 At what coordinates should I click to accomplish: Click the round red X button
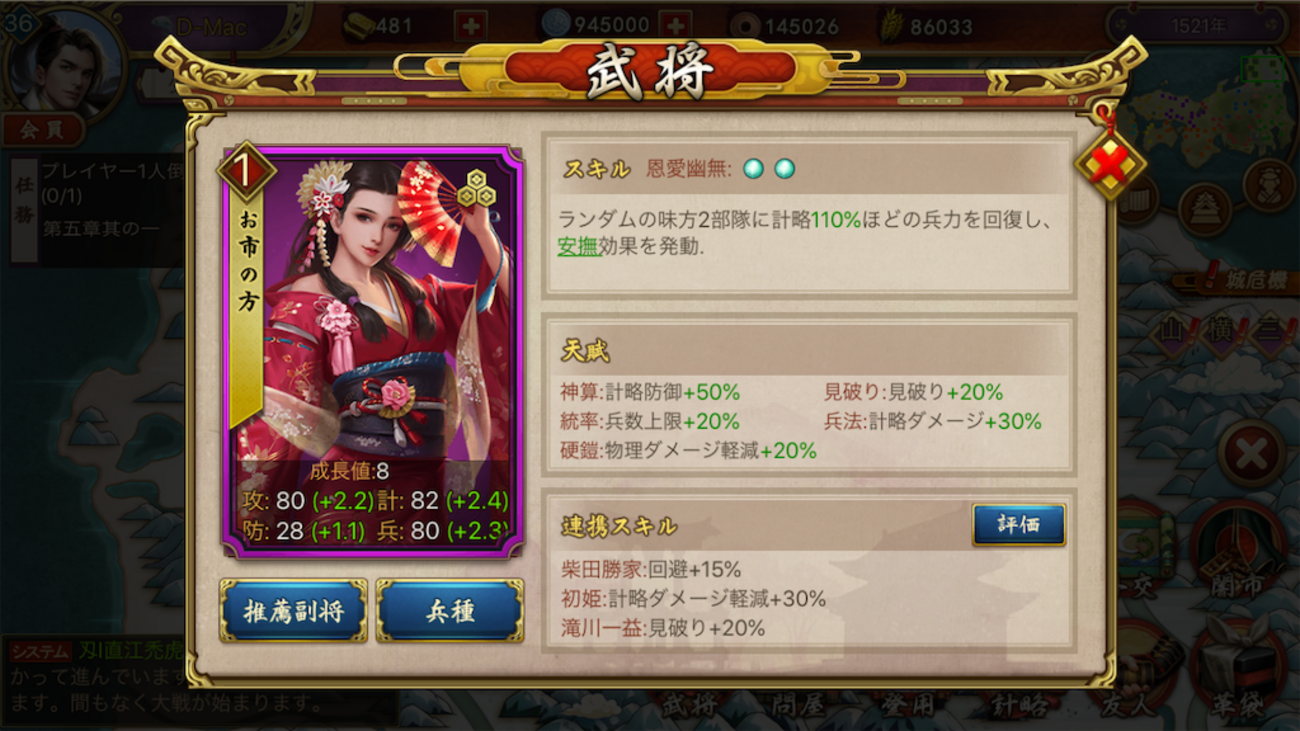tap(1251, 455)
